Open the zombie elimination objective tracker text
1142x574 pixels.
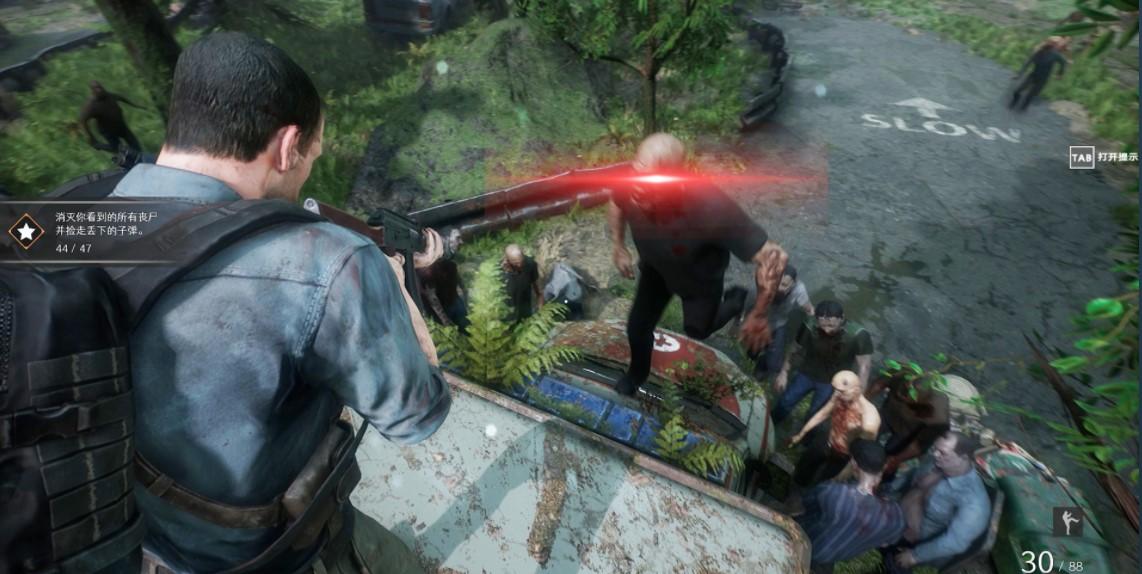(x=100, y=223)
